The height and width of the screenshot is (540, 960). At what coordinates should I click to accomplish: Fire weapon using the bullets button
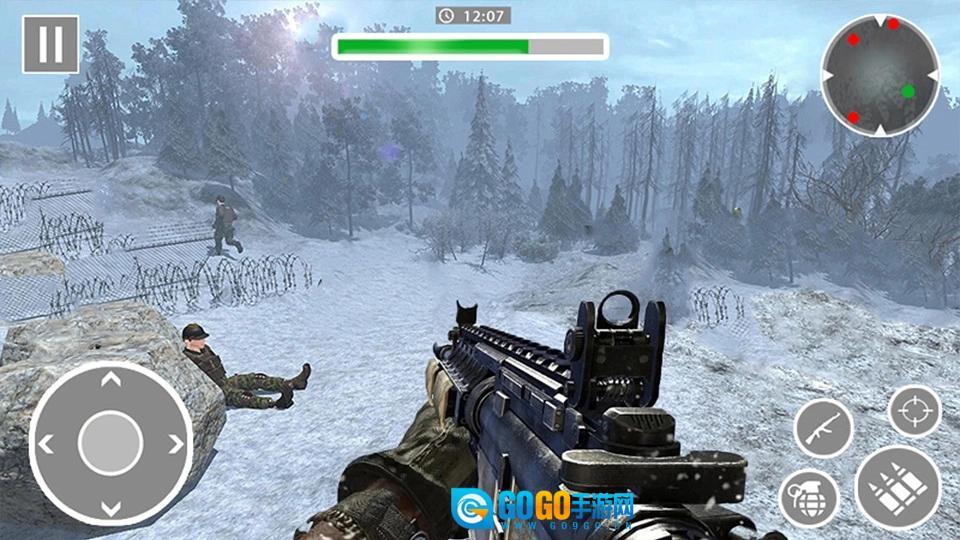897,487
